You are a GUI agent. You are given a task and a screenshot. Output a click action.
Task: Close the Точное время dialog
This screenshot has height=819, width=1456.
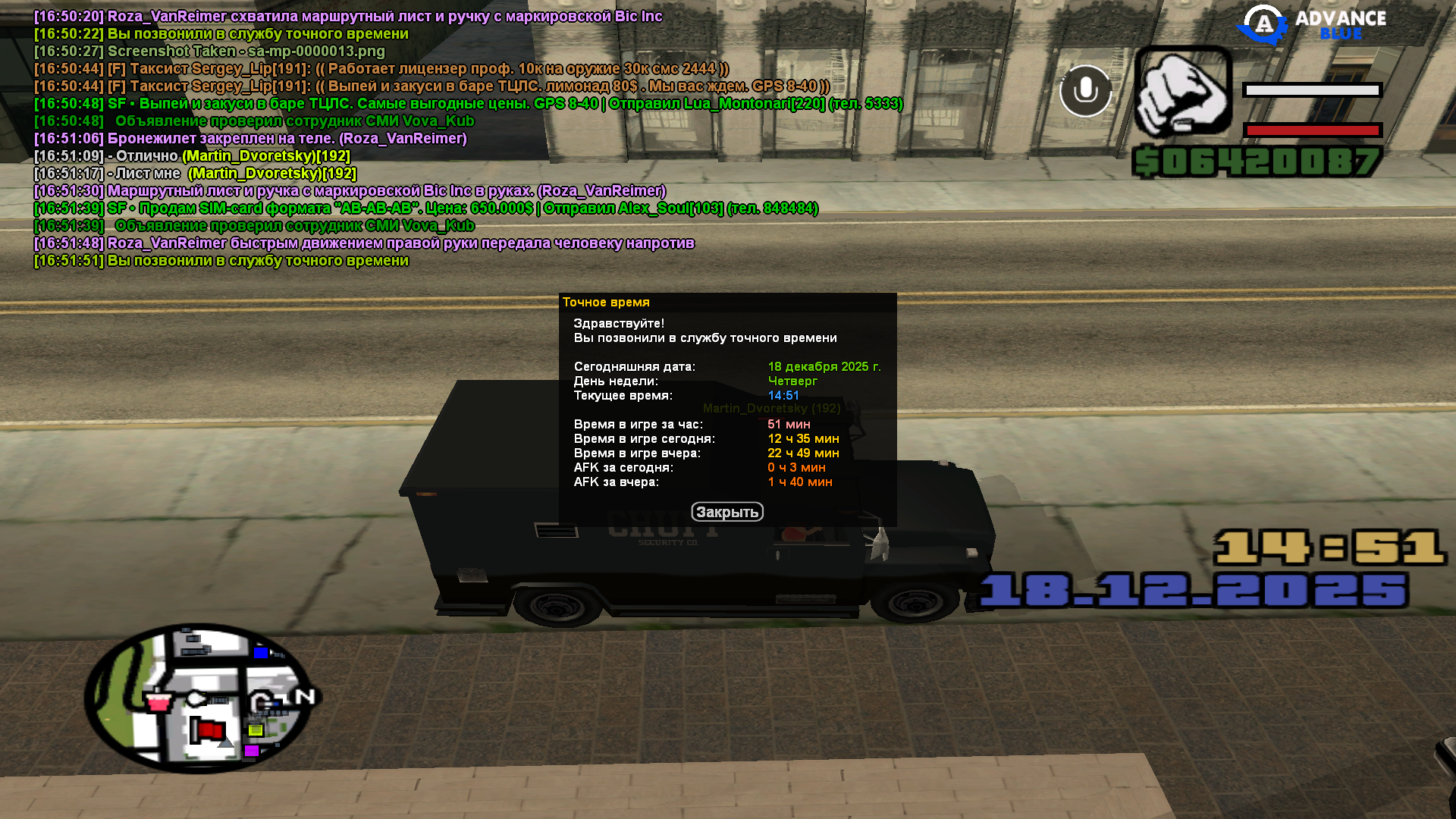726,512
